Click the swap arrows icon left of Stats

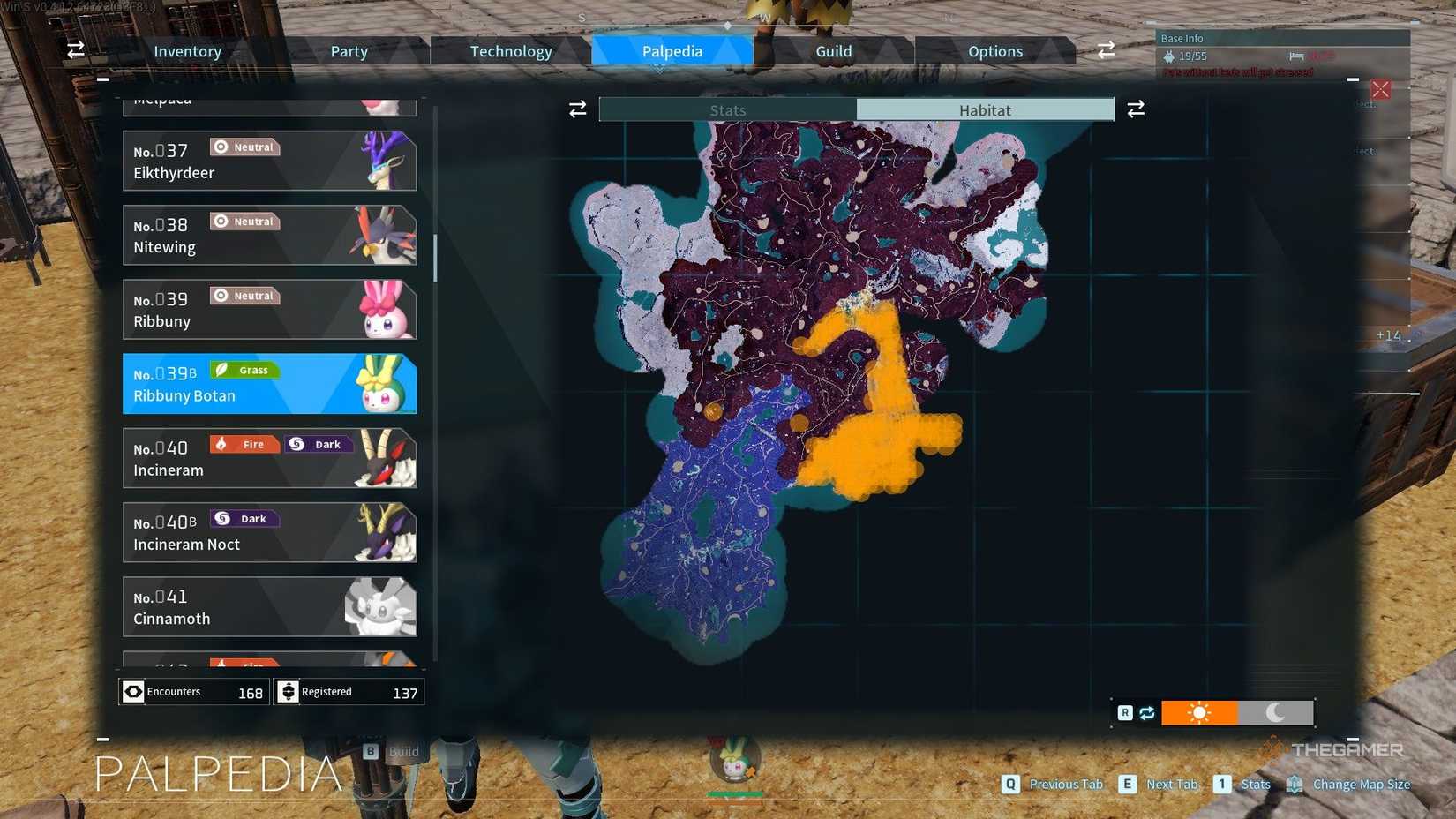(578, 109)
